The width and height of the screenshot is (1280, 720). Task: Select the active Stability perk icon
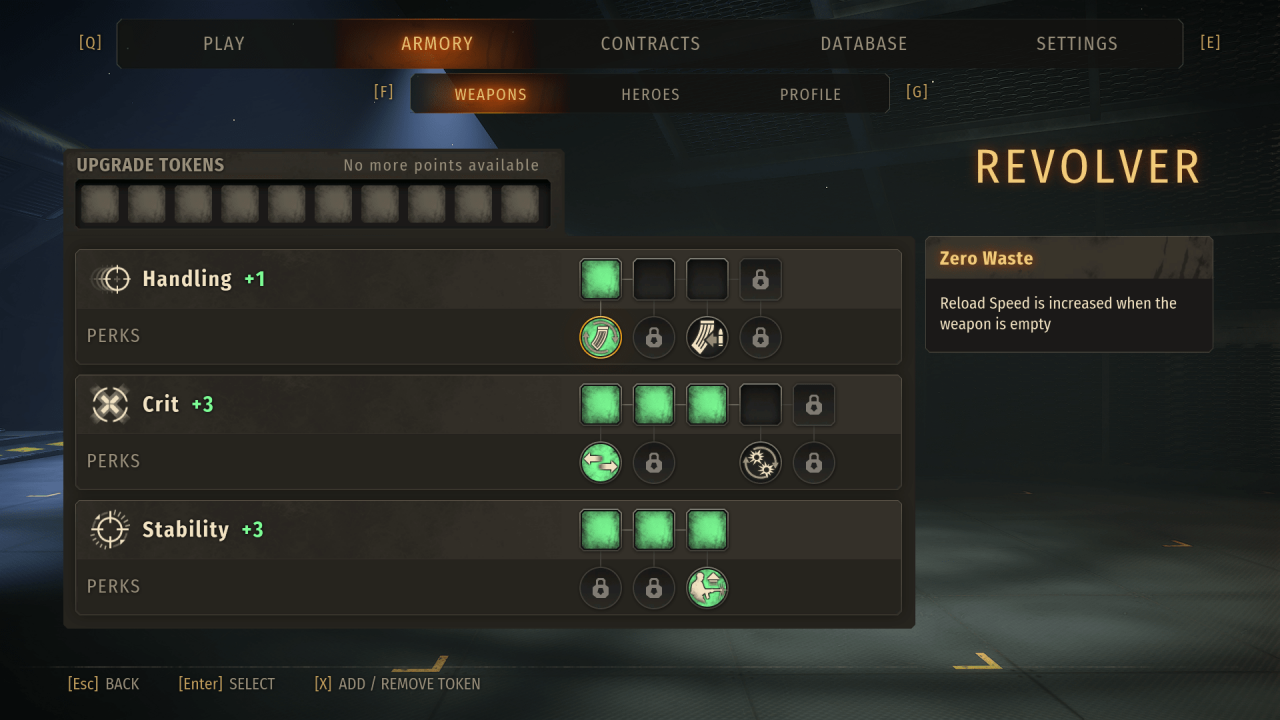(x=707, y=588)
